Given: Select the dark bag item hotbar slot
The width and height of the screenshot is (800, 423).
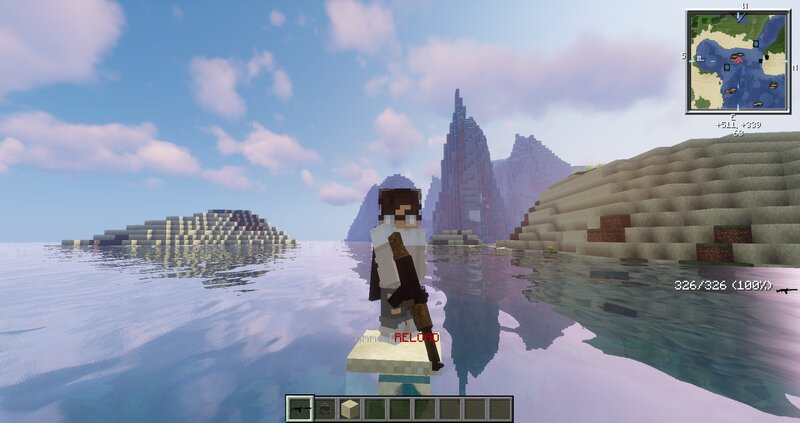Looking at the screenshot, I should click(x=324, y=408).
